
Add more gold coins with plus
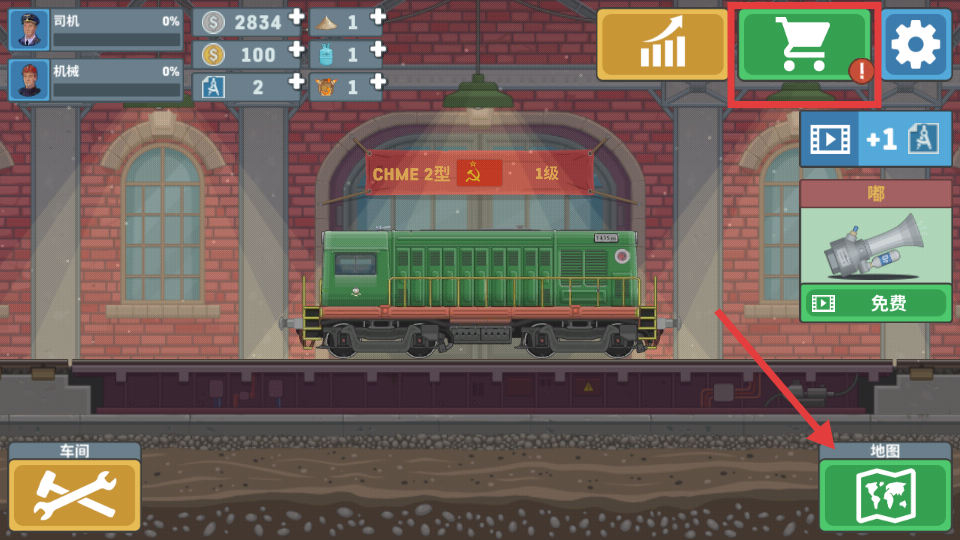[296, 50]
